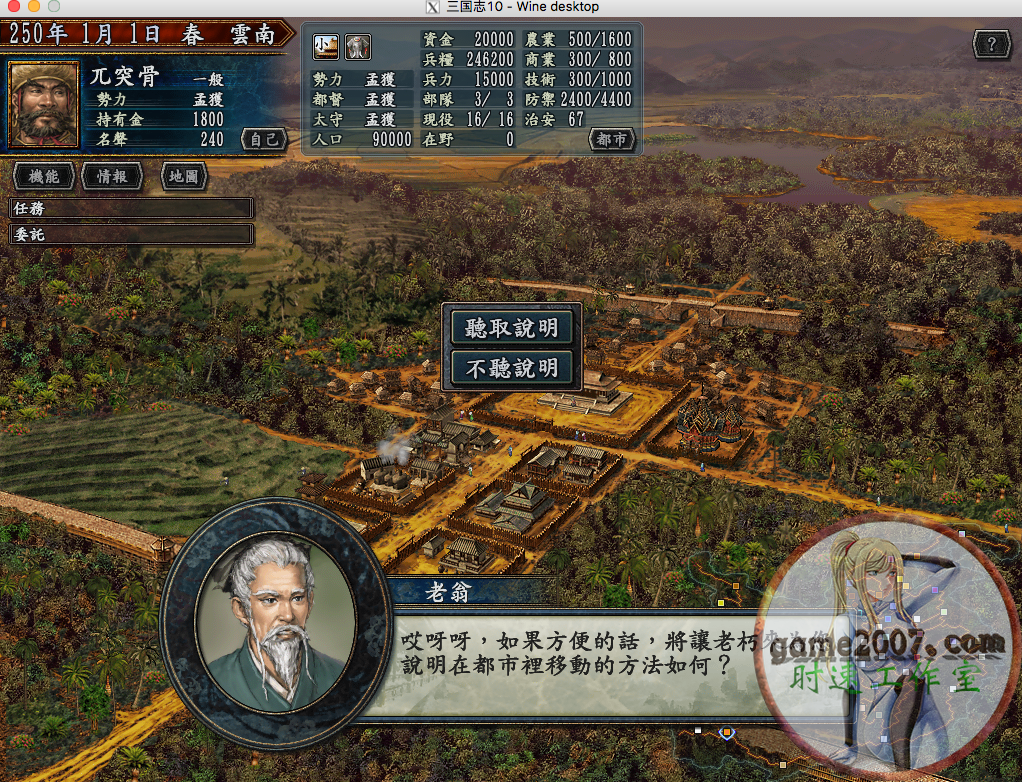The width and height of the screenshot is (1022, 782).
Task: Open the 機能 function menu
Action: pos(43,176)
